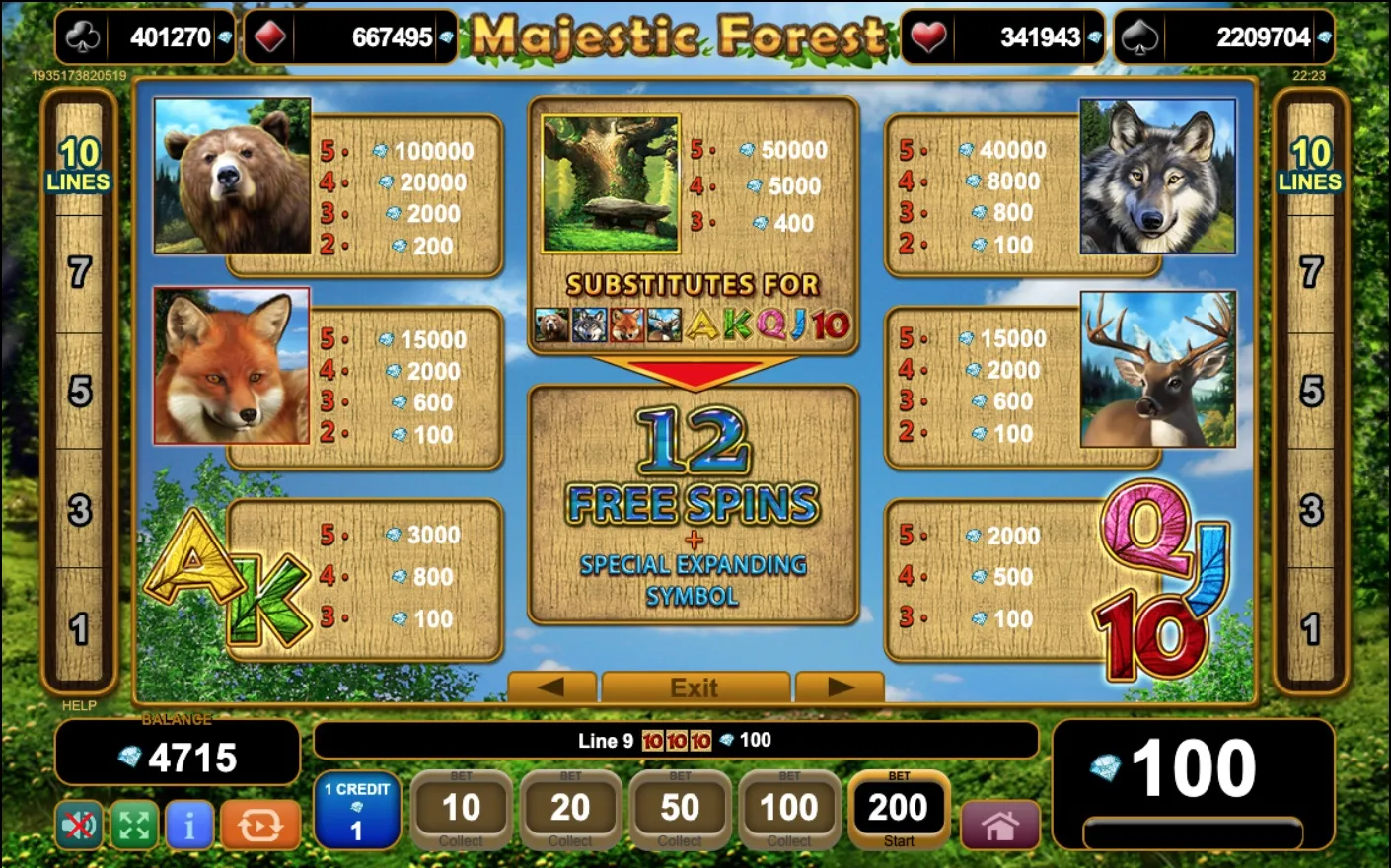Select the 1 CREDIT denomination

(x=358, y=809)
